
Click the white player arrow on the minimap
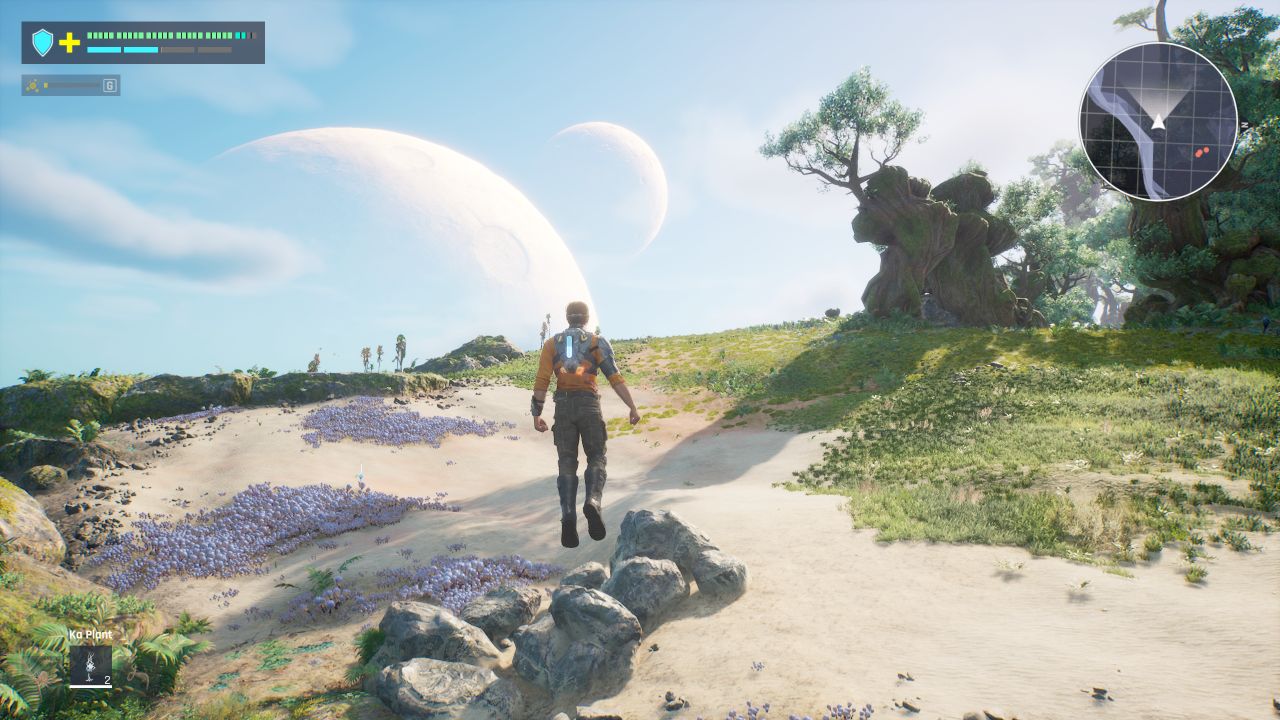pos(1158,121)
